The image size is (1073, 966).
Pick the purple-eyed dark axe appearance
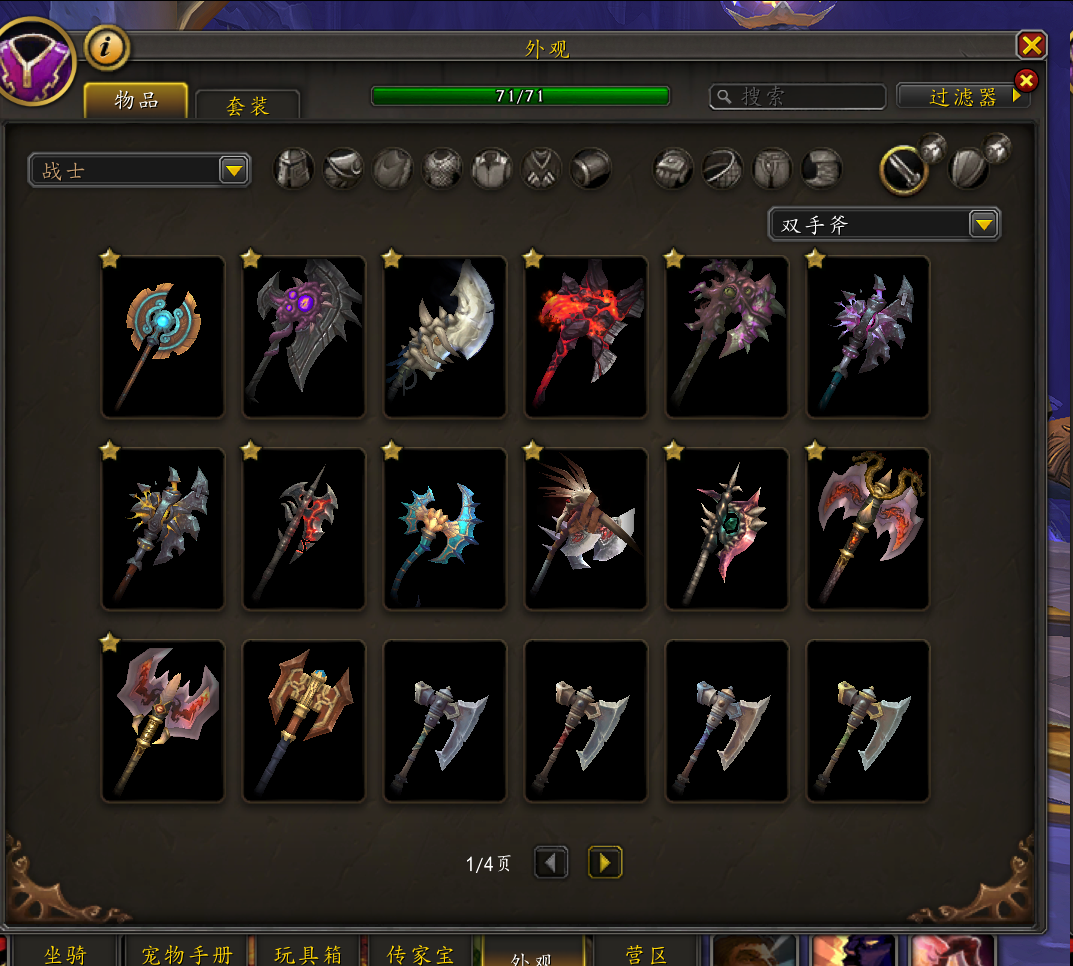(x=304, y=336)
